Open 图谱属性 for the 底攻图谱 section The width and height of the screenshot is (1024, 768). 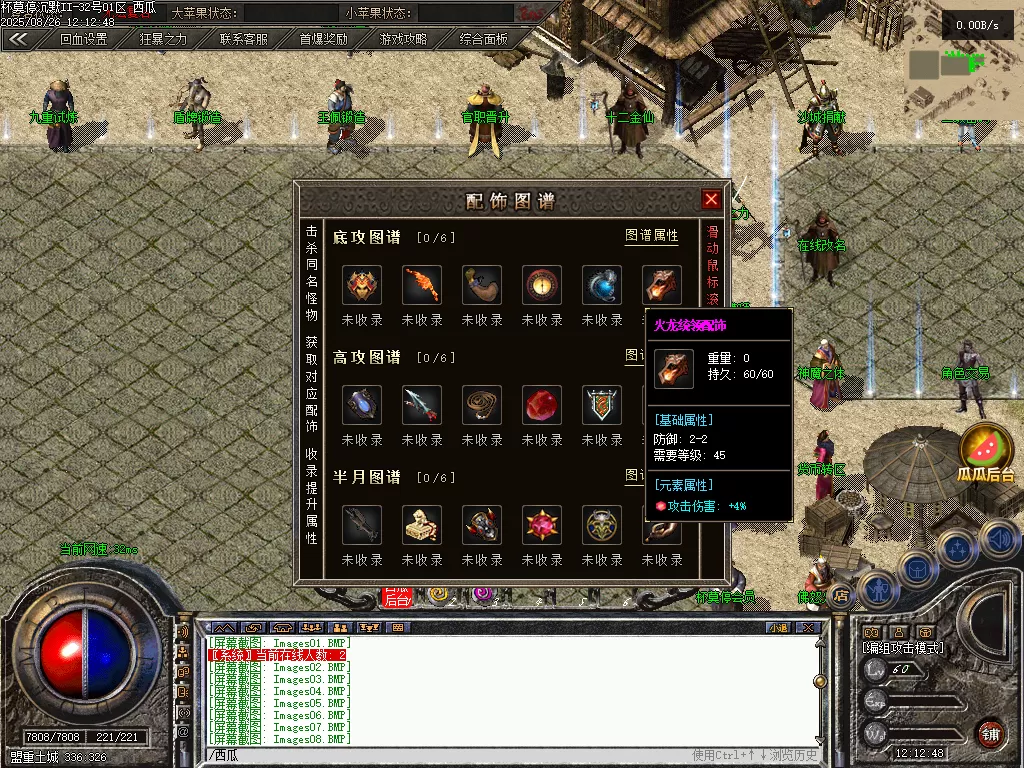651,236
